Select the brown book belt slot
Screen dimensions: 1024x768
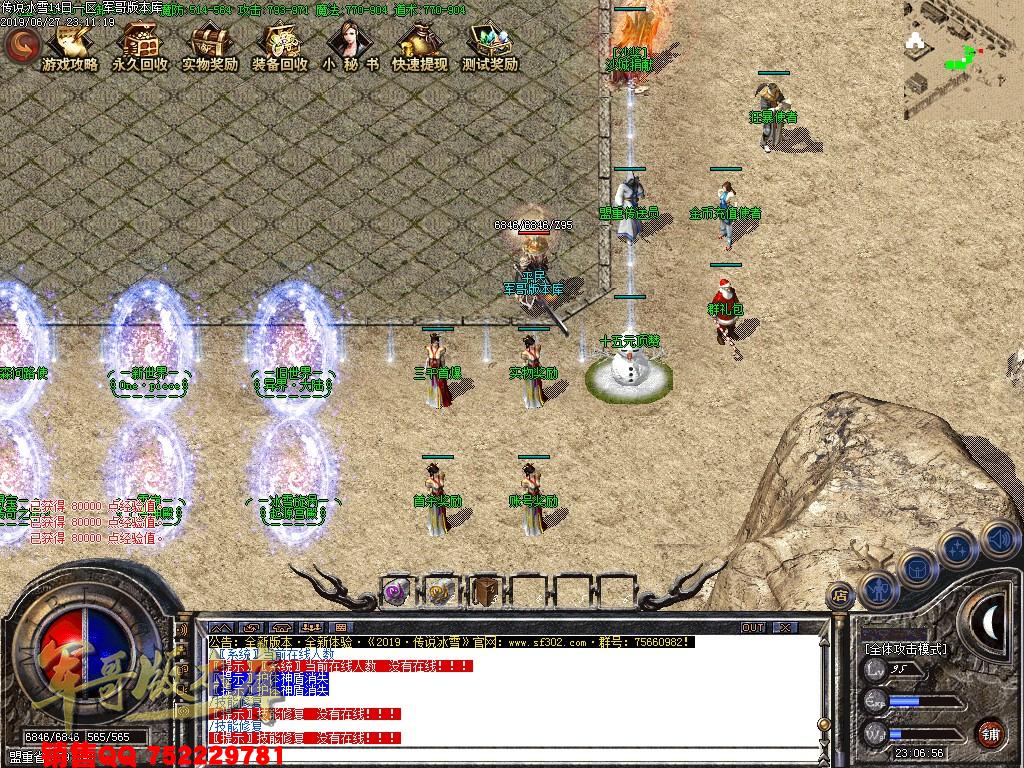pos(485,591)
